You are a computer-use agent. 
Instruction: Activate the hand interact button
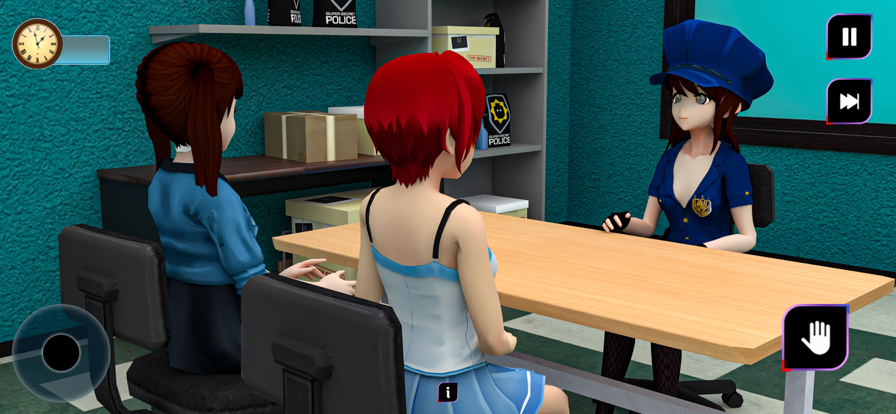click(x=815, y=338)
